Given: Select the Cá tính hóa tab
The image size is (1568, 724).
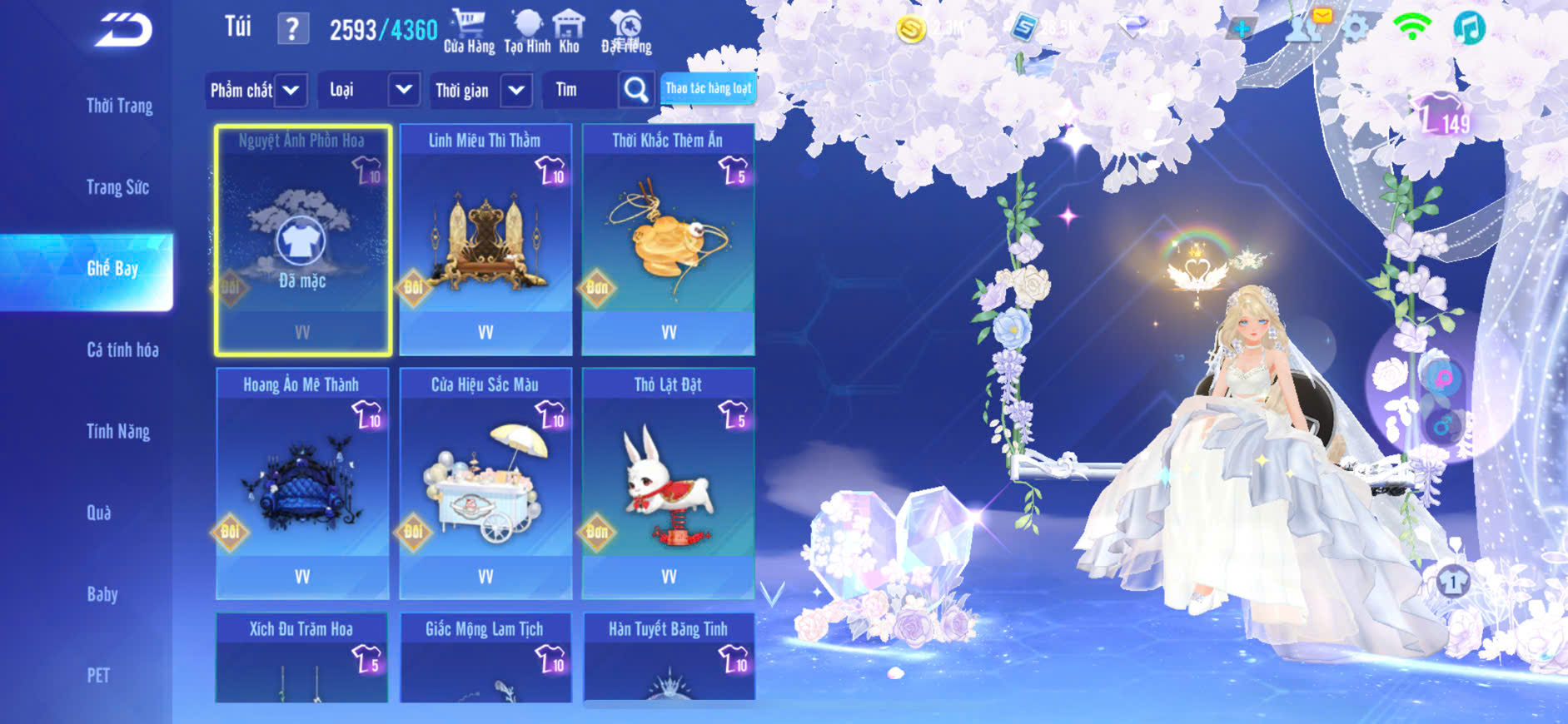Looking at the screenshot, I should [122, 350].
